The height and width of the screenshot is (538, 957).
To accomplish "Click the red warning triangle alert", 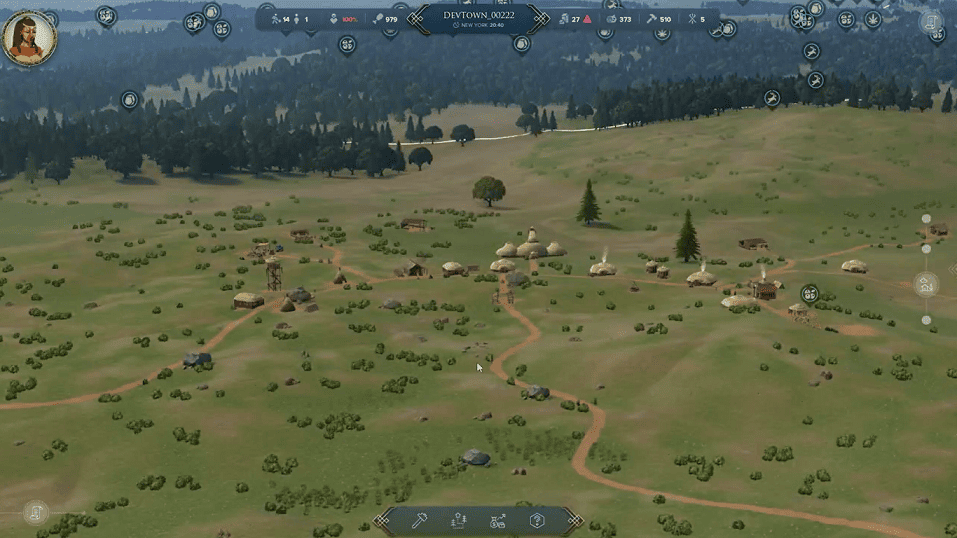I will [x=587, y=19].
